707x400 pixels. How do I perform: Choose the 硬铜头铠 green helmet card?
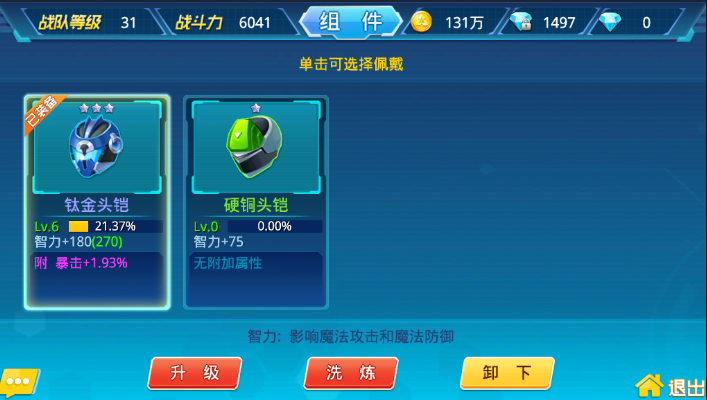coord(256,200)
